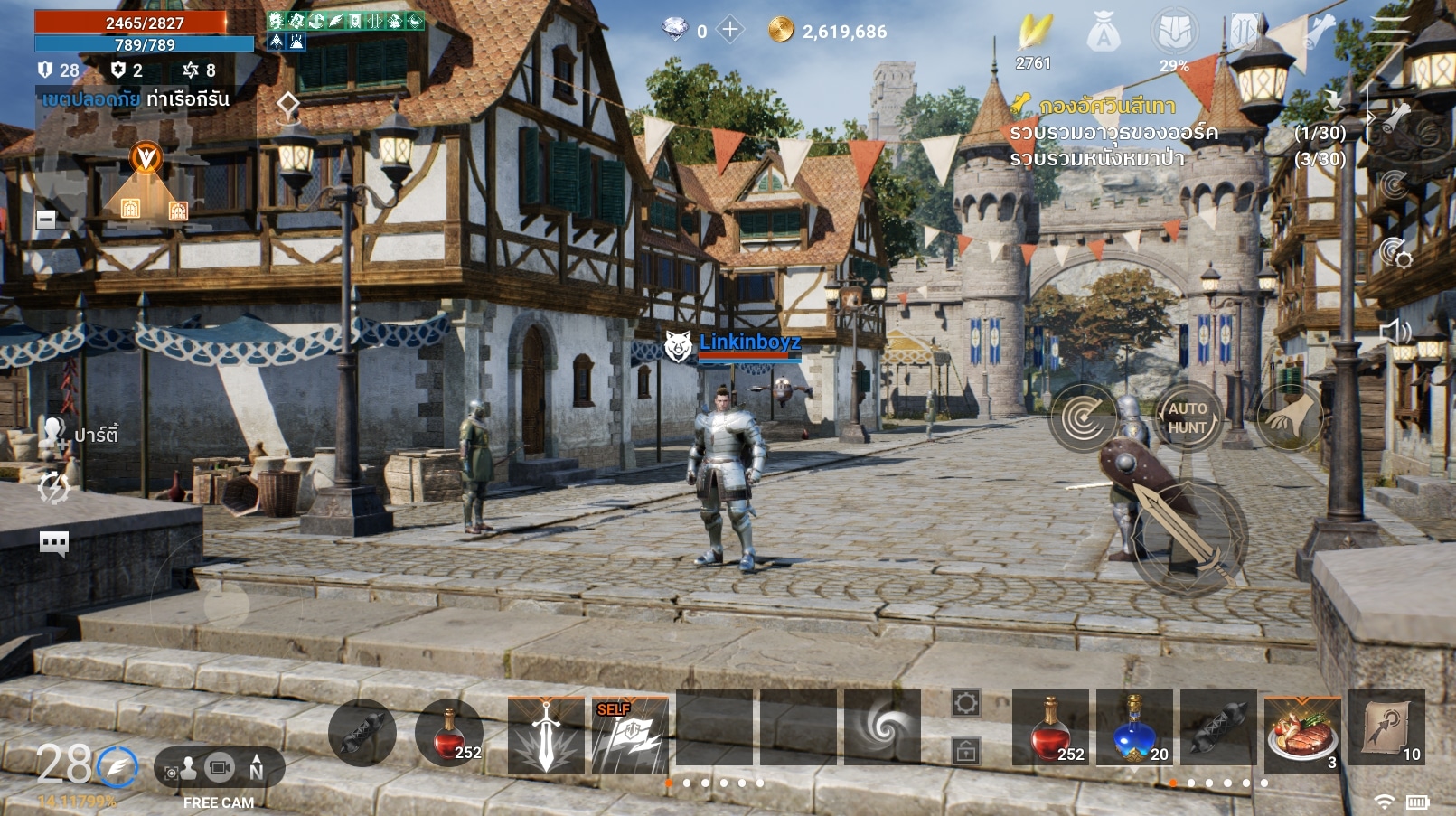Select the orange quest title in the tracker
The image size is (1456, 816).
pyautogui.click(x=1106, y=107)
